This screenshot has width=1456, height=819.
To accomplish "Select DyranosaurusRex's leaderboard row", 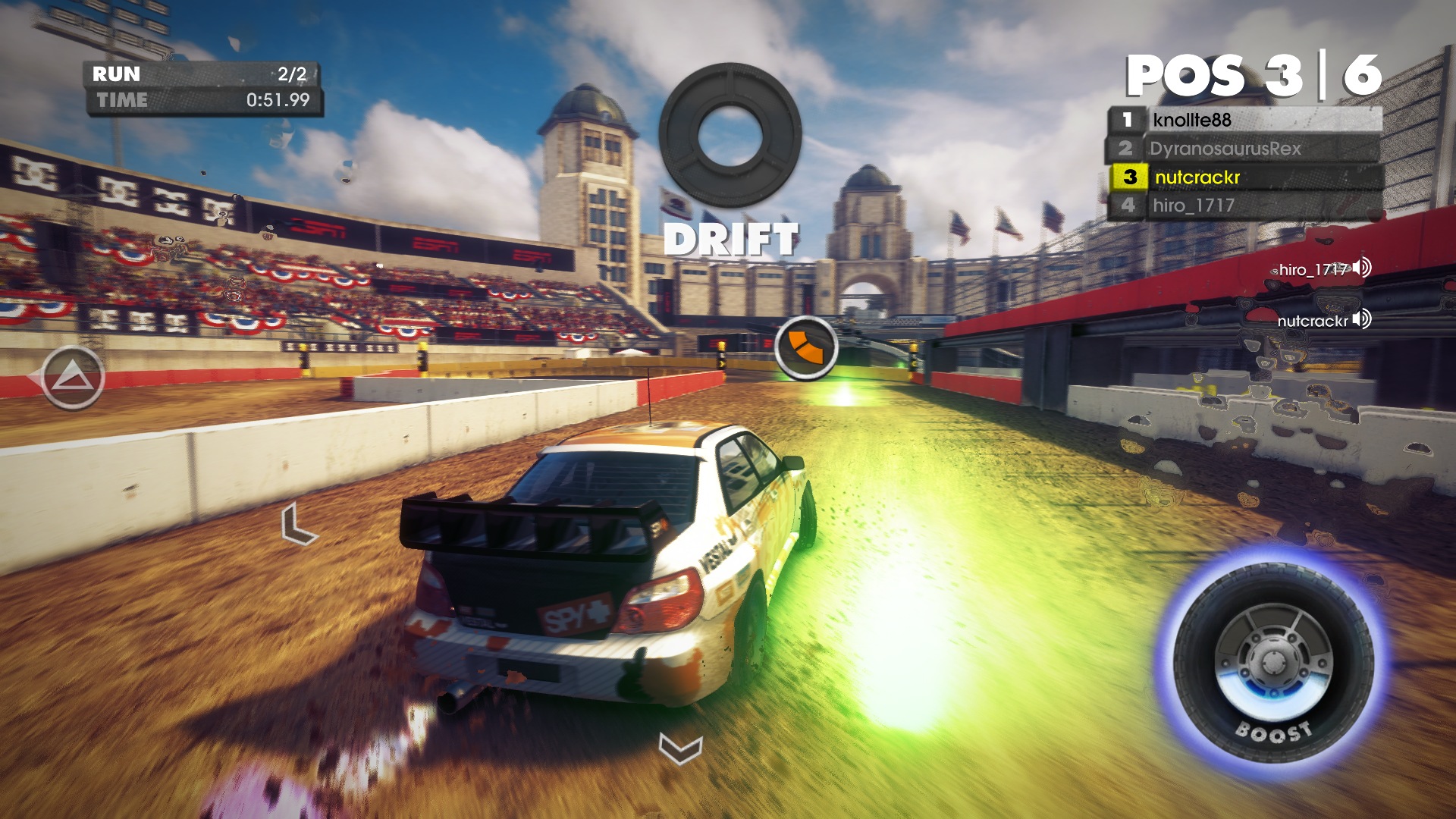I will click(1244, 149).
